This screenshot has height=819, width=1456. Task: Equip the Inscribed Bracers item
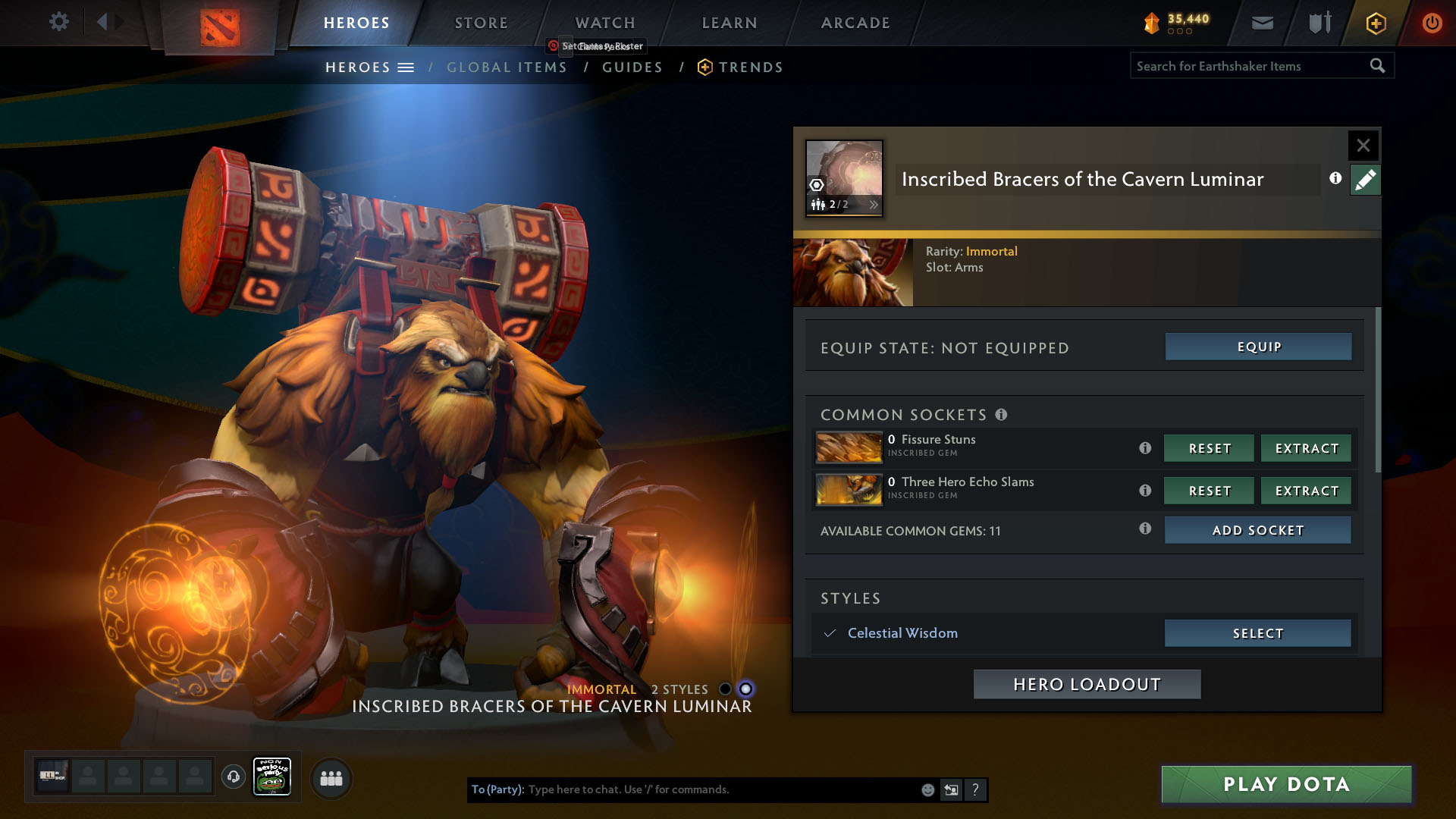coord(1258,347)
